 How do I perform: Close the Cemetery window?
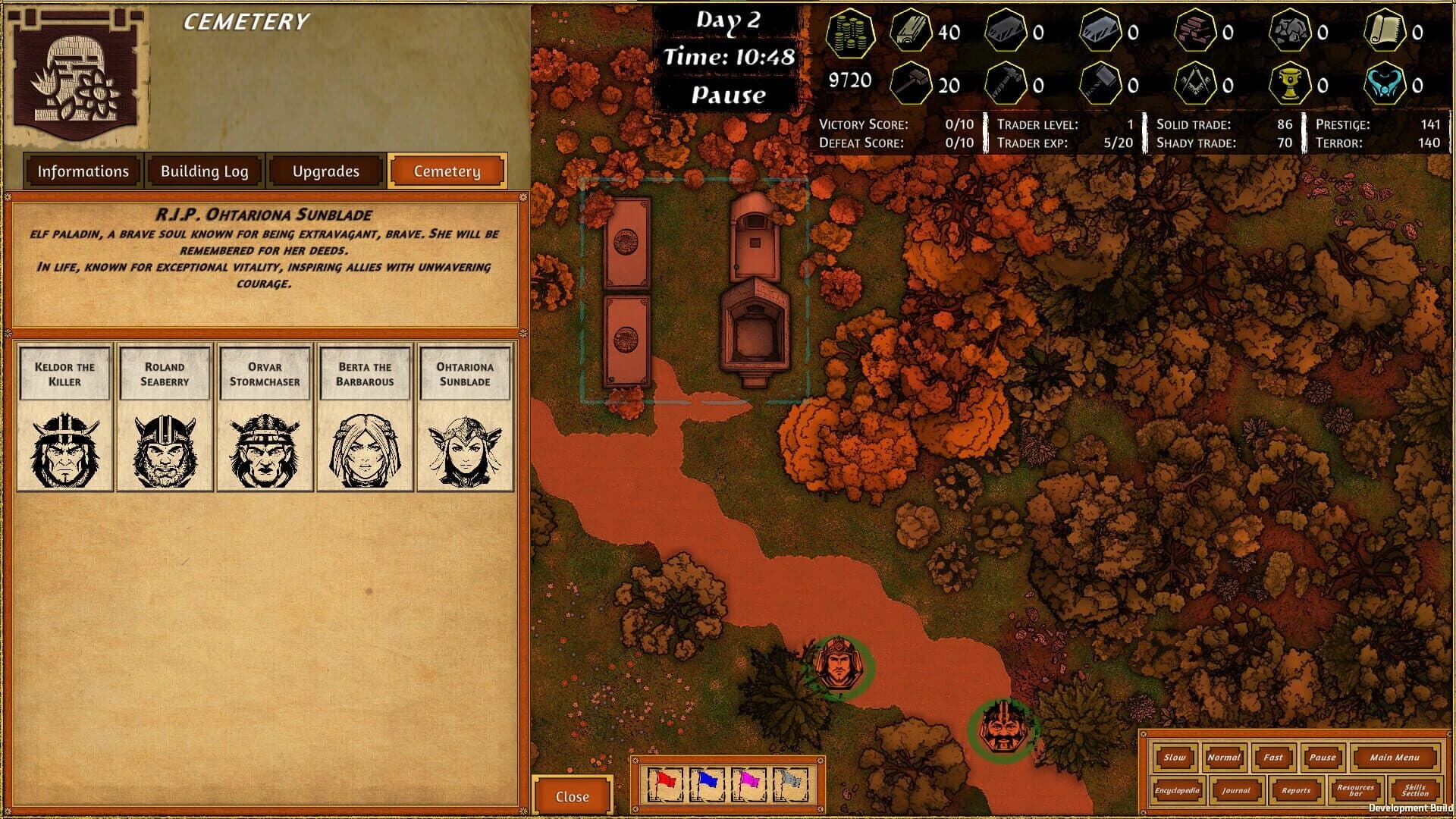[x=573, y=796]
